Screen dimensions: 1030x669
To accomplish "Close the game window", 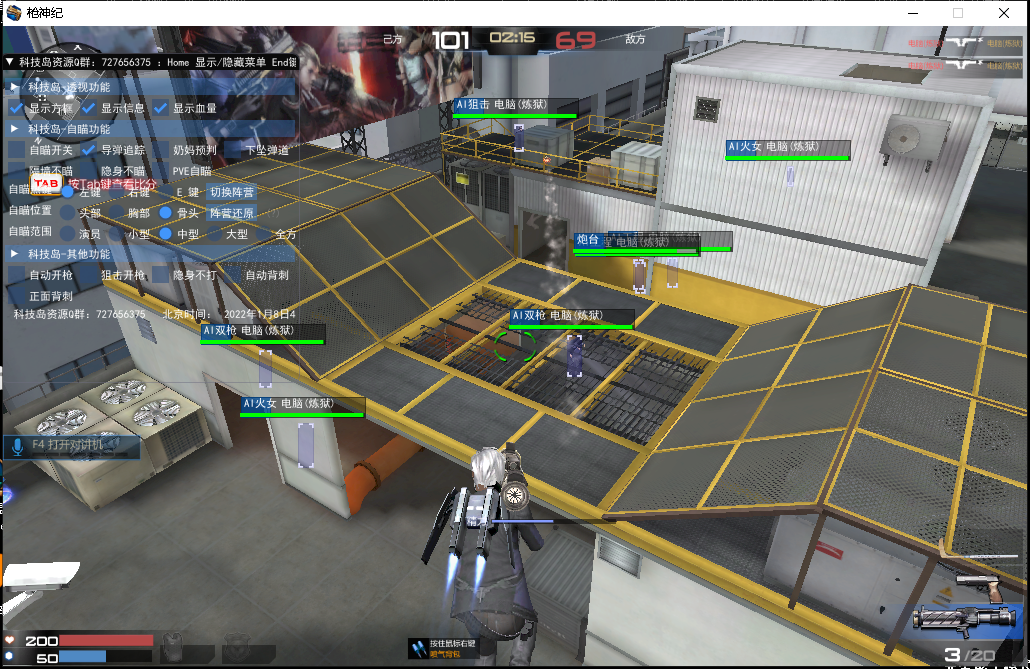I will (1003, 13).
